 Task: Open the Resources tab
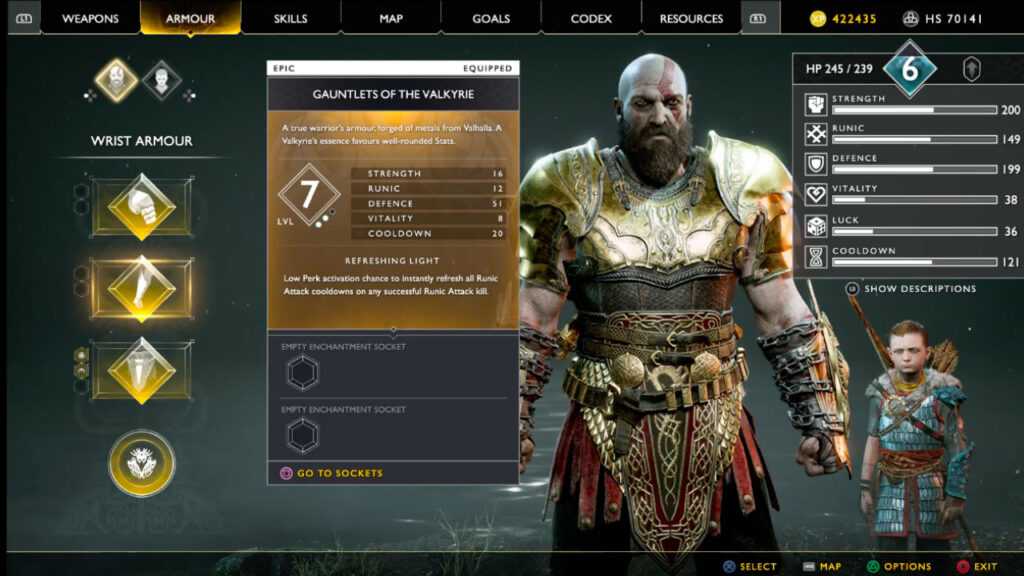(691, 18)
